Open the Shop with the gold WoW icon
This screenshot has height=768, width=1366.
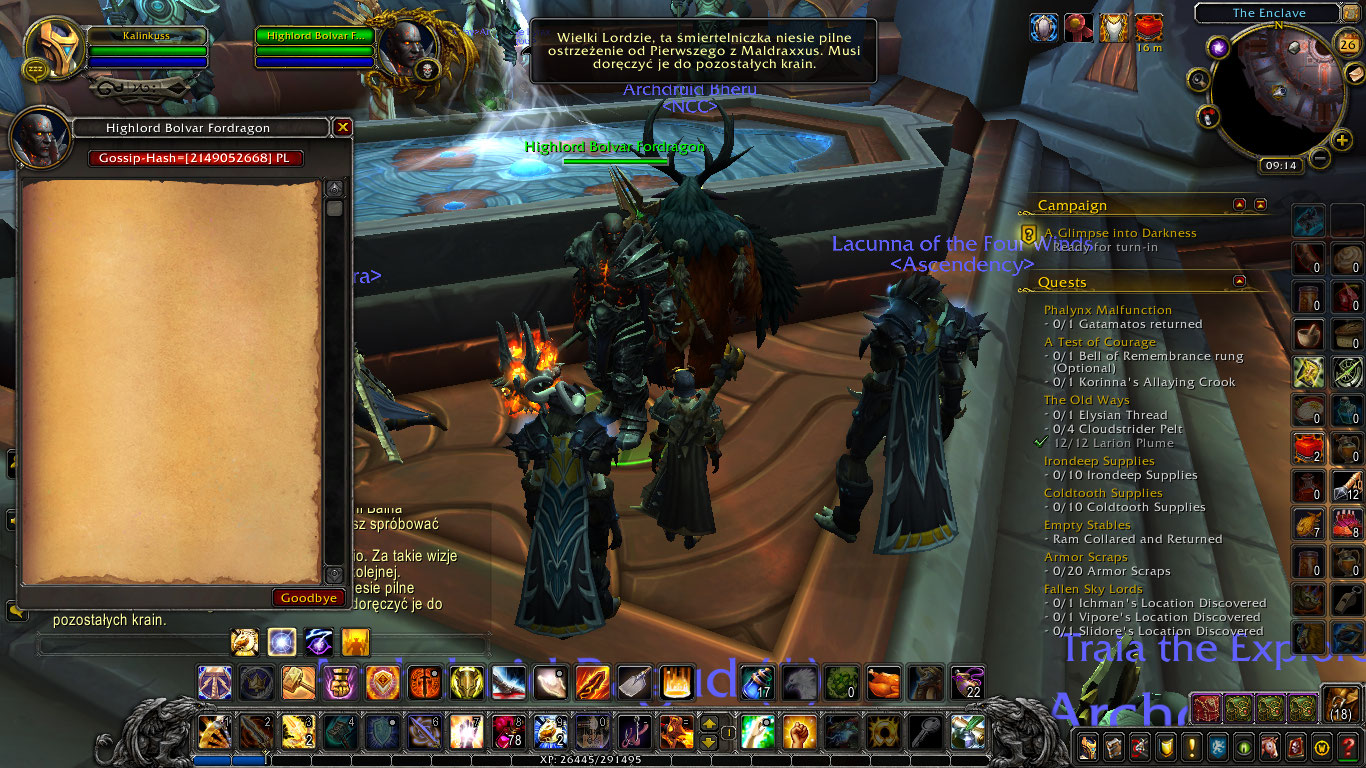1319,747
